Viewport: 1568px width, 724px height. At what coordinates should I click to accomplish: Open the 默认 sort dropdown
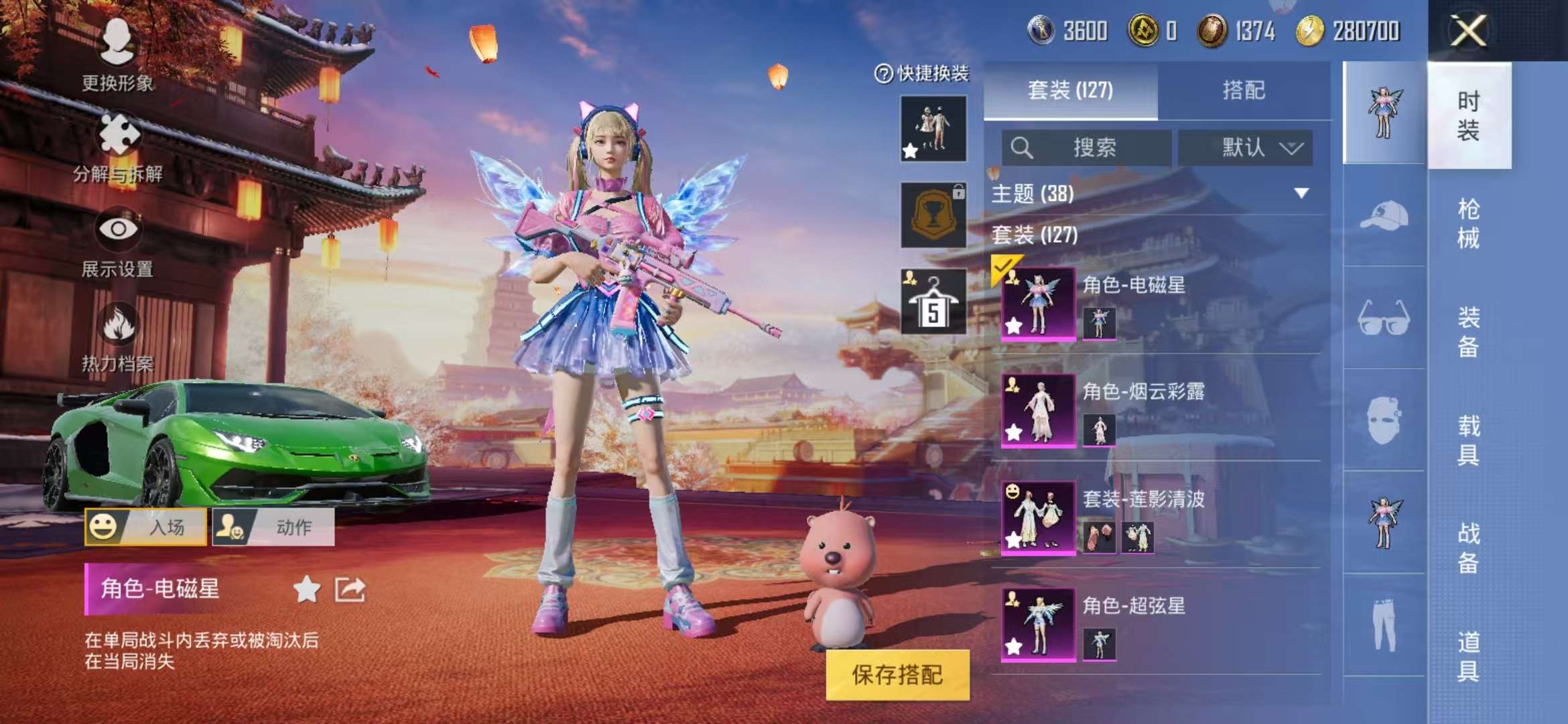coord(1250,148)
